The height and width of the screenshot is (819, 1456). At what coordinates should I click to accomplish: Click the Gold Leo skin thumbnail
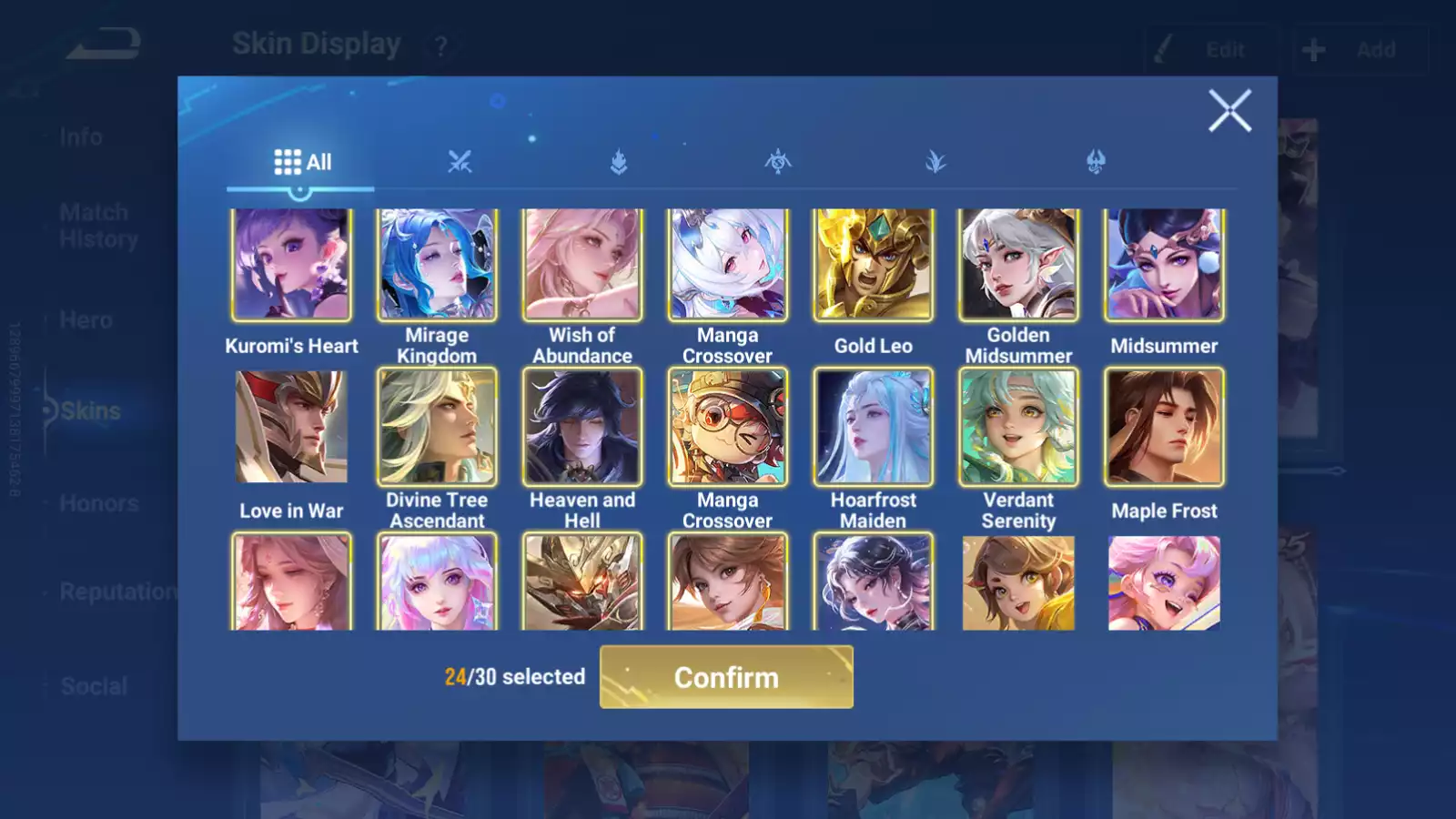(x=873, y=263)
